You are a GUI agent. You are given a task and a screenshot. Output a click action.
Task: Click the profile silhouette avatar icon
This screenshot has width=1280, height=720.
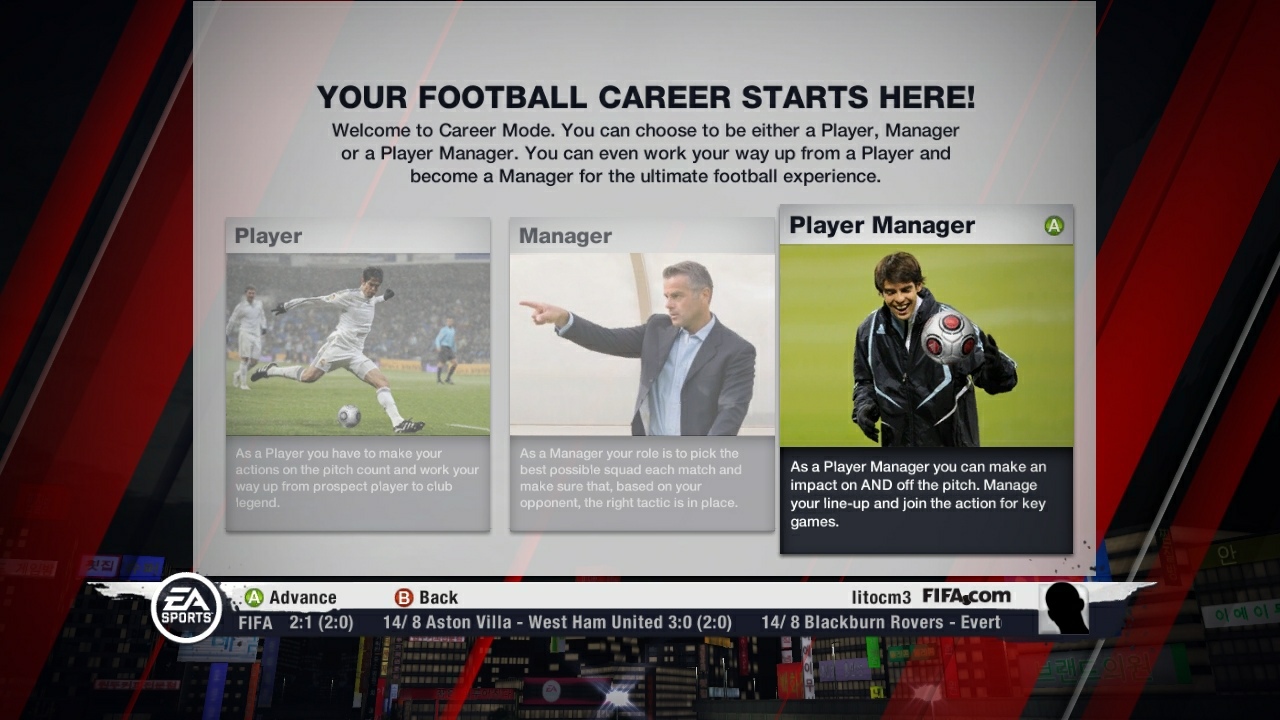(1062, 607)
